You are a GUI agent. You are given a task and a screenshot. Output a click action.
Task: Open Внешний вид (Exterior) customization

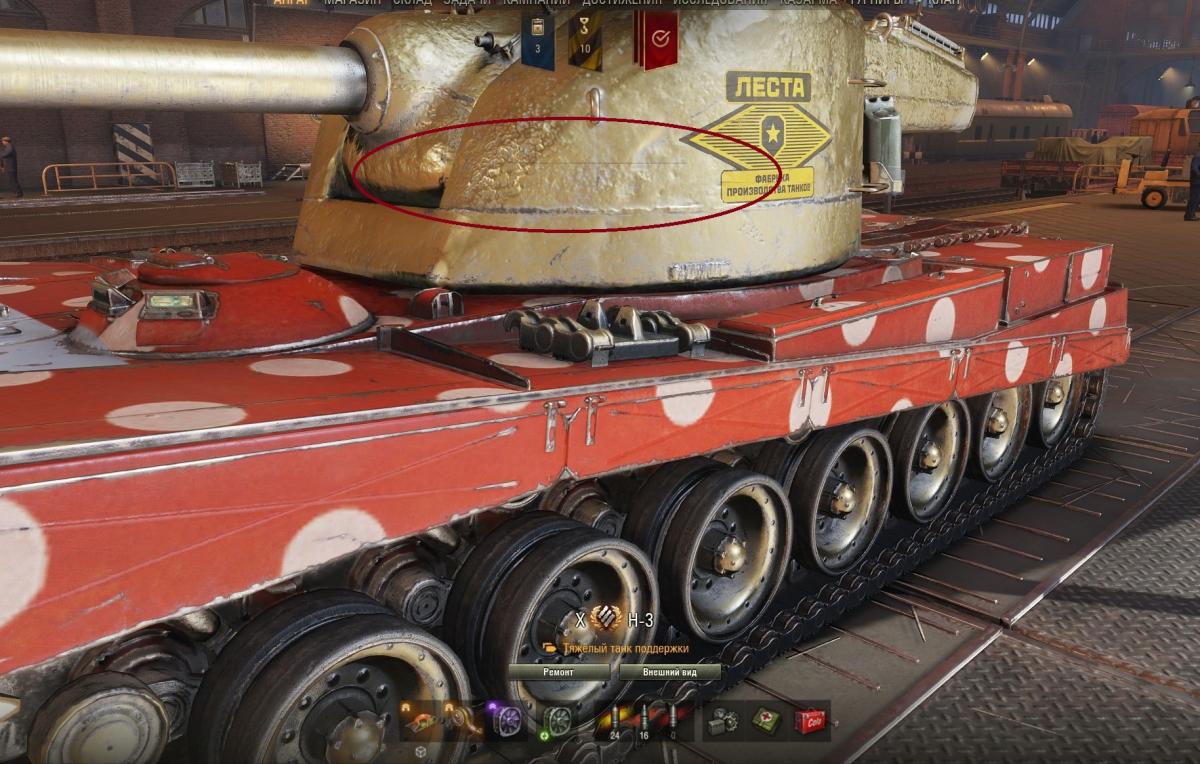pyautogui.click(x=669, y=672)
